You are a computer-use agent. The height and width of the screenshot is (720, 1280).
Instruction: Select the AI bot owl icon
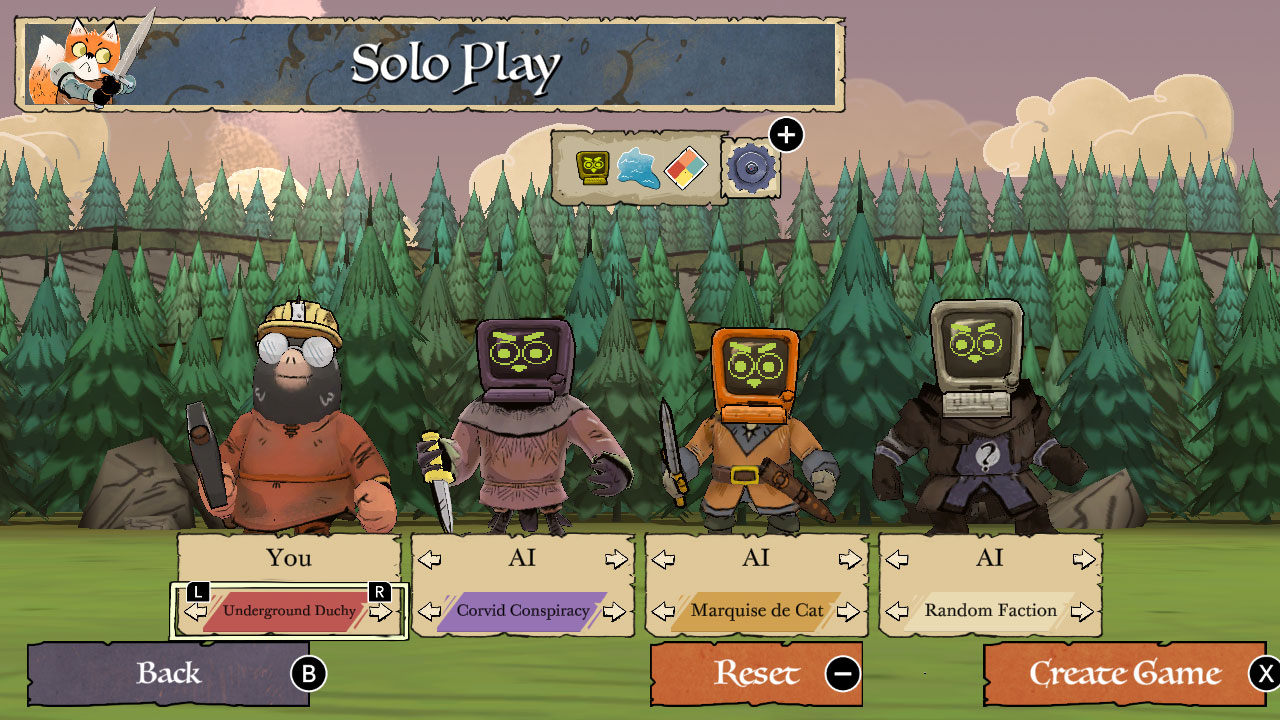tap(592, 168)
